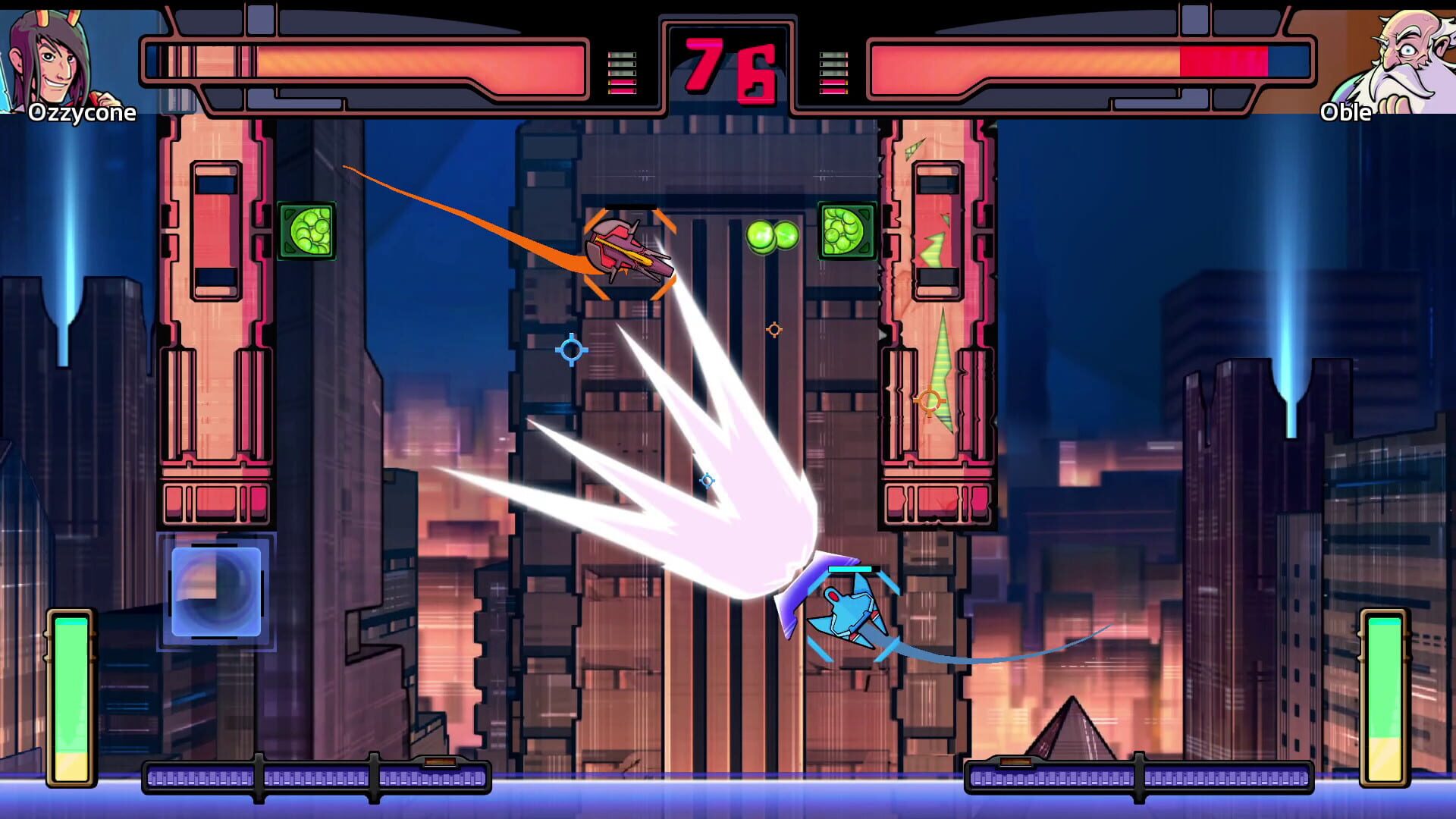Image resolution: width=1456 pixels, height=819 pixels.
Task: Click the orange targeting reticle near center
Action: click(x=774, y=329)
